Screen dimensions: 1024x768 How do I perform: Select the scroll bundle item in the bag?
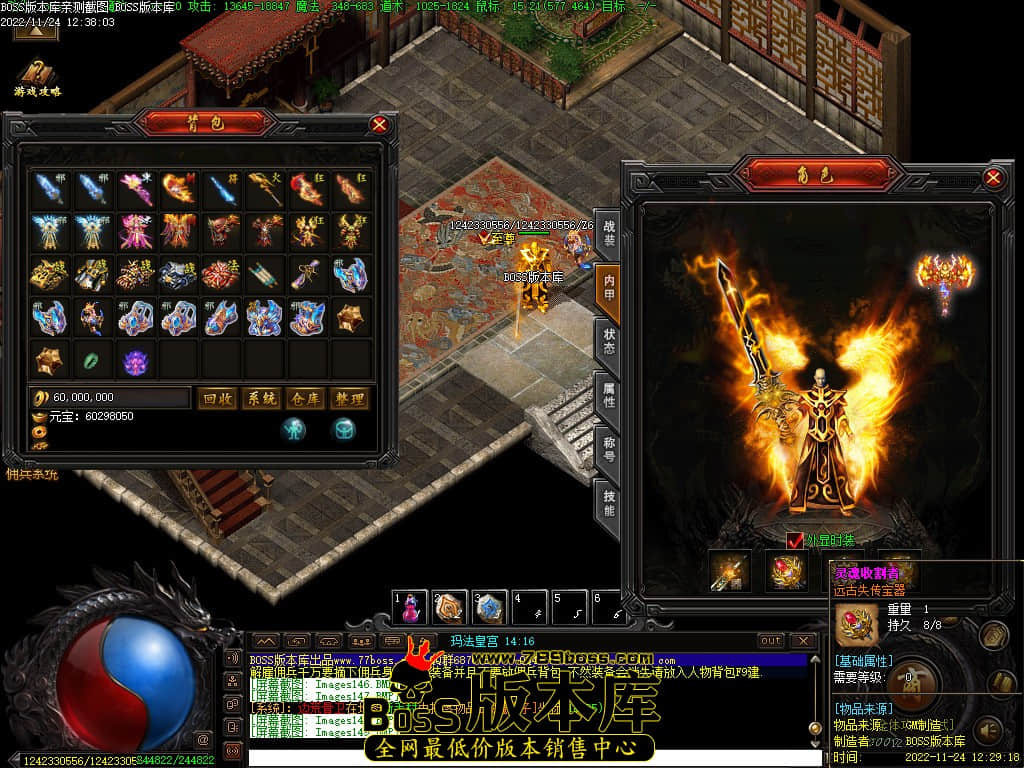click(263, 274)
